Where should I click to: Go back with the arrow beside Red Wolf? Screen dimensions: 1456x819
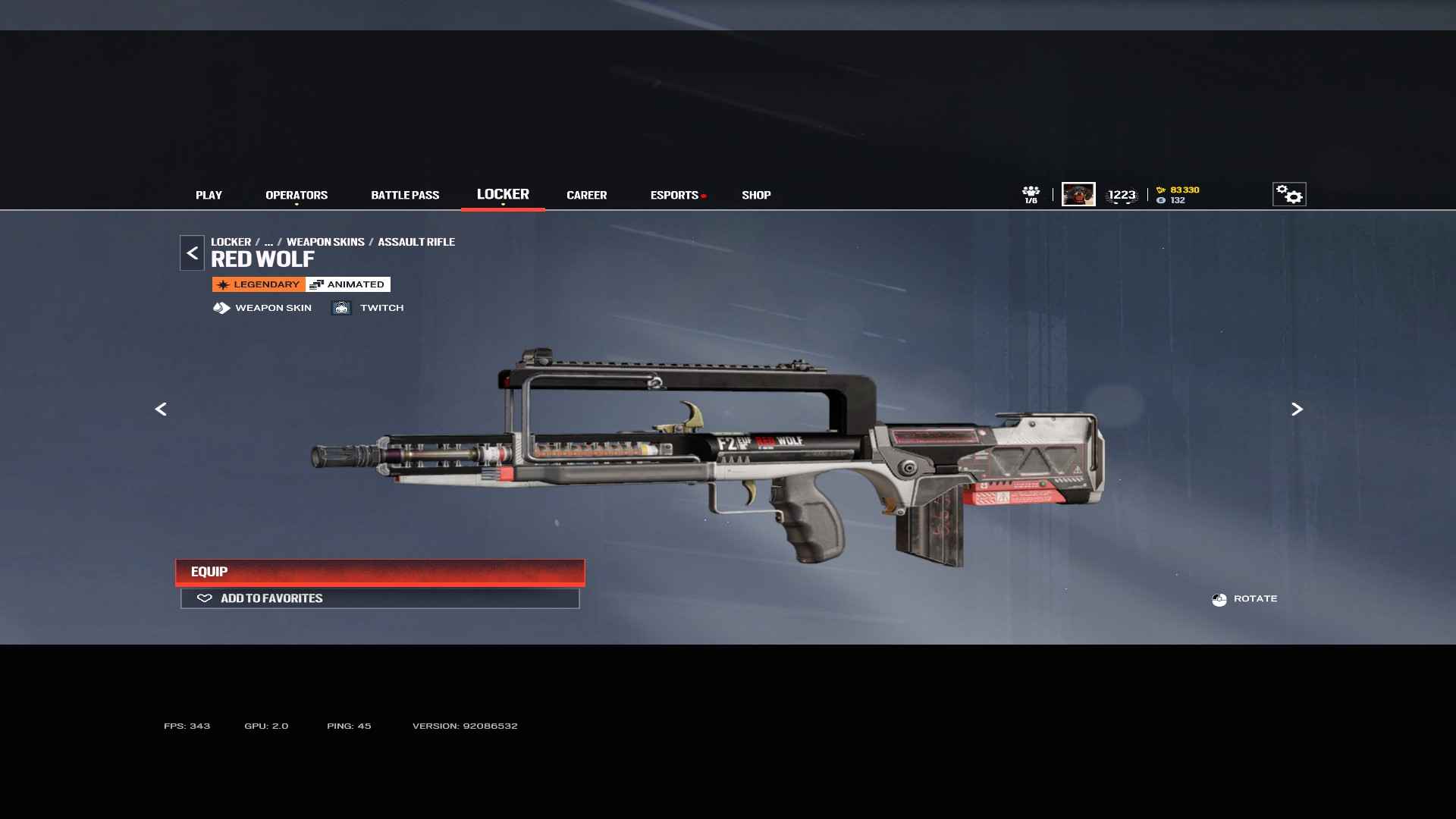coord(192,253)
